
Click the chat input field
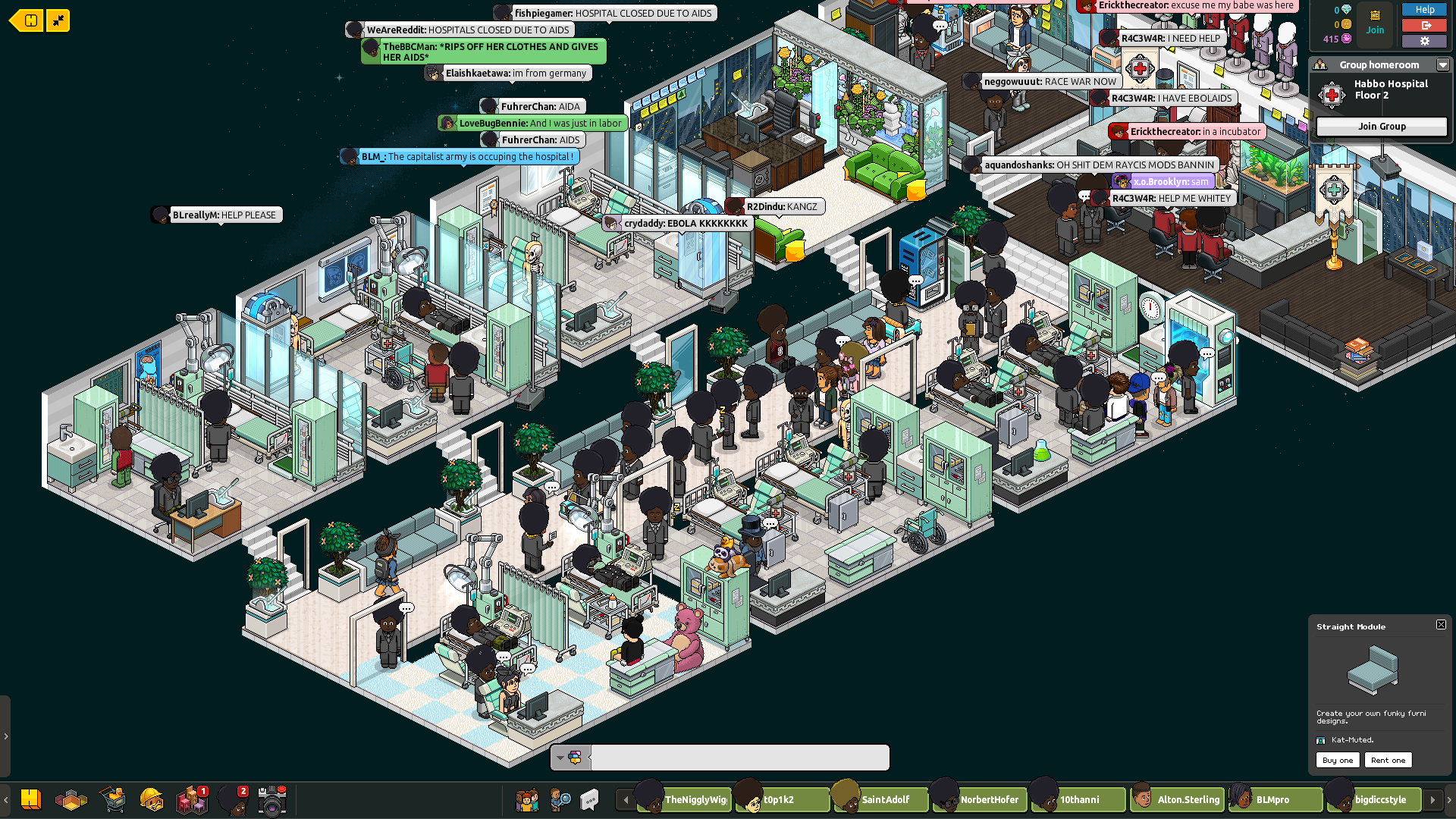click(x=739, y=757)
